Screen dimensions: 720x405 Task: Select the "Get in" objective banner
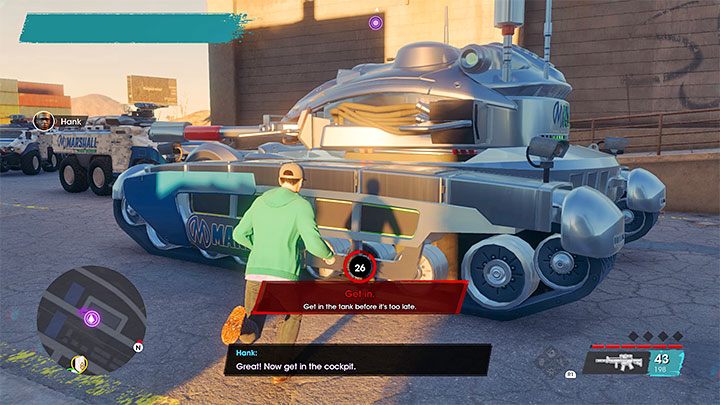pyautogui.click(x=360, y=297)
